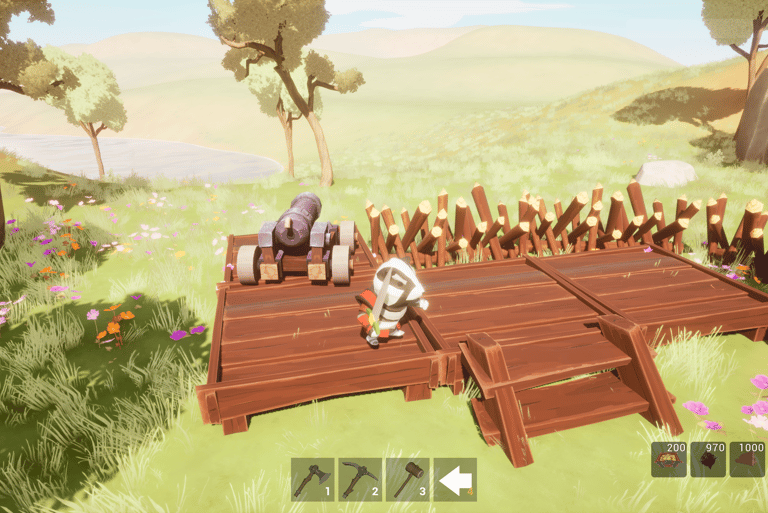Viewport: 768px width, 513px height.
Task: Click the white arrow hotbar slot
Action: coord(455,480)
